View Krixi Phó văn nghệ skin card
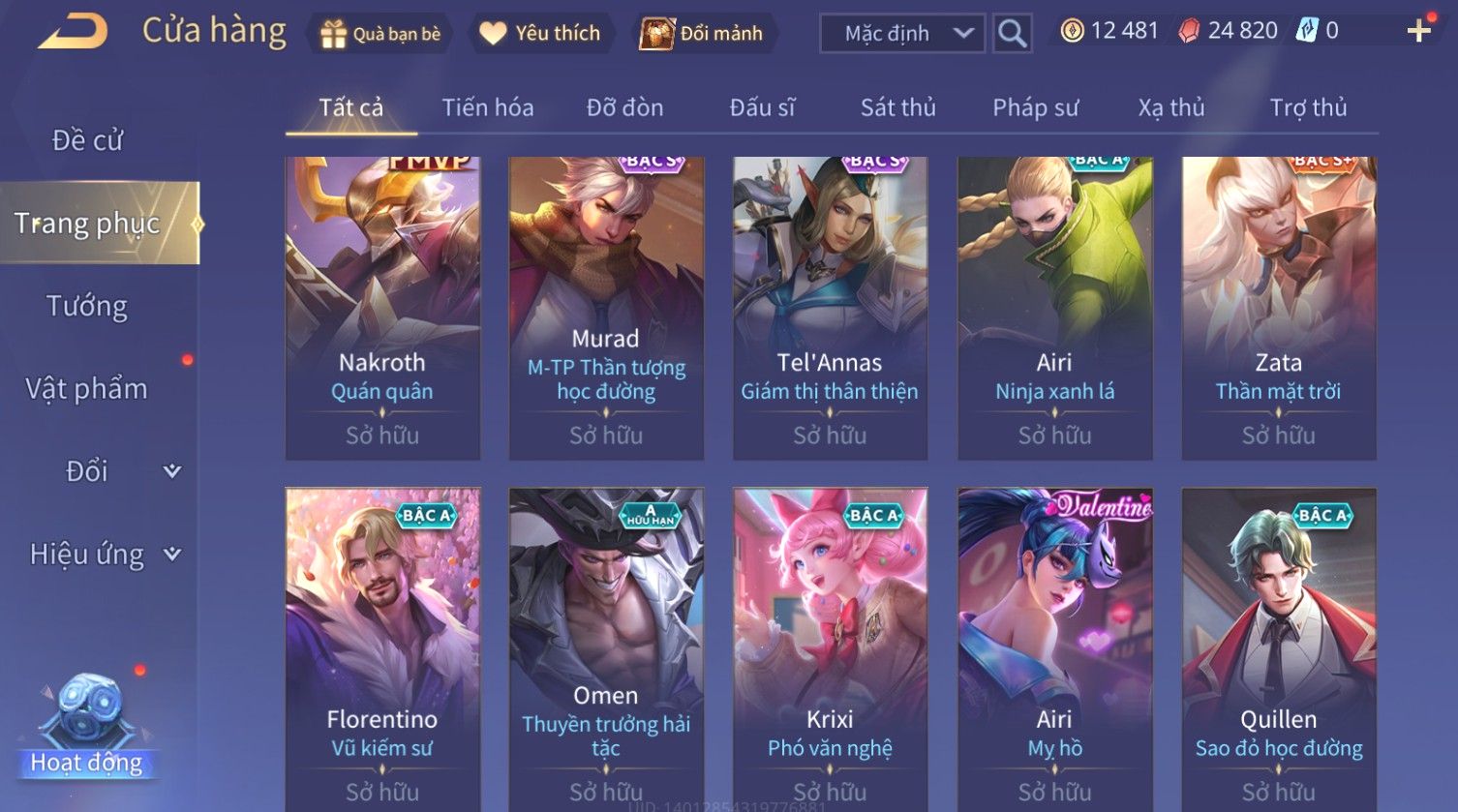 point(830,648)
